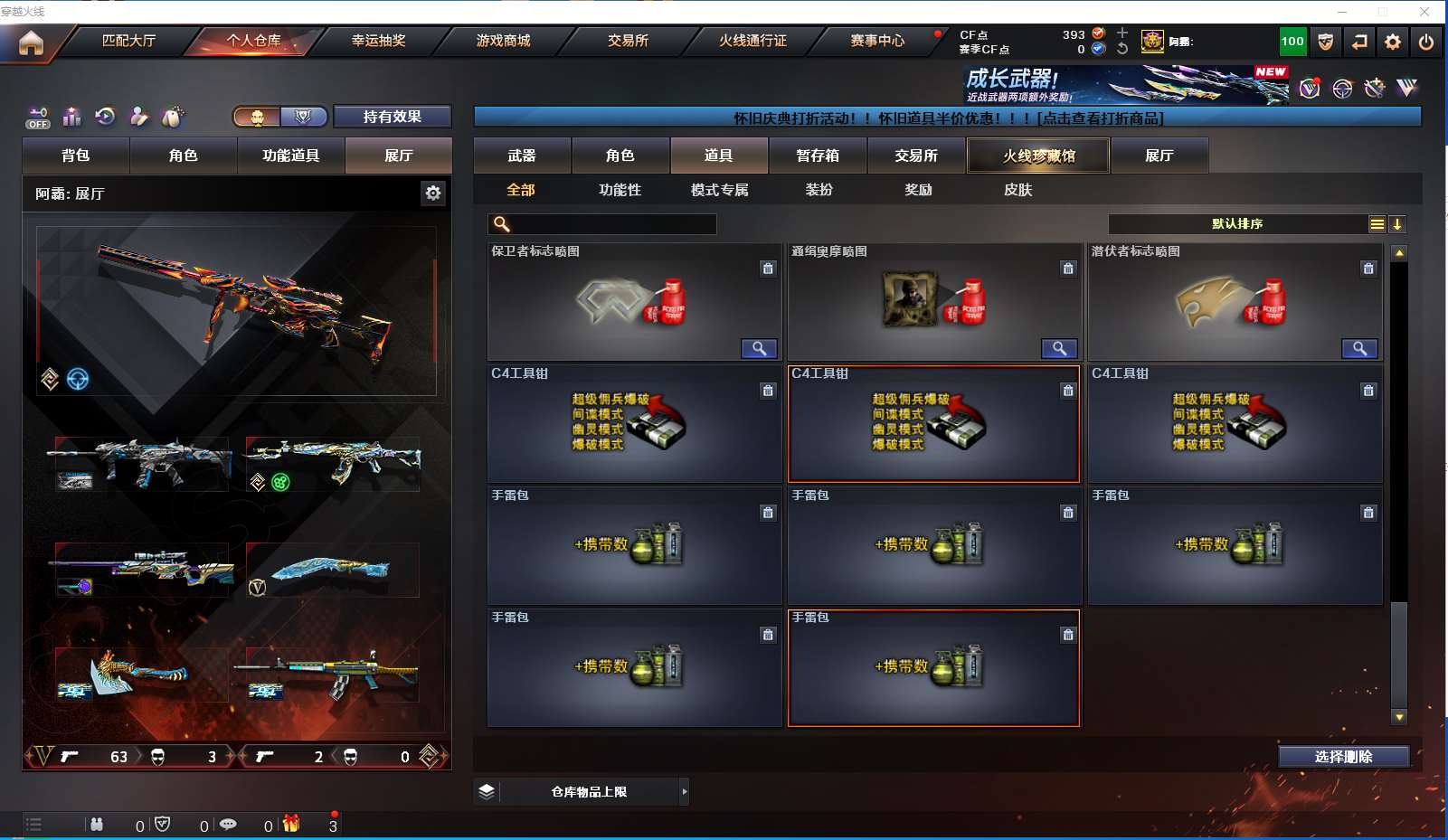Open the 幸运抽奖 lucky draw page
1448x840 pixels.
point(378,41)
